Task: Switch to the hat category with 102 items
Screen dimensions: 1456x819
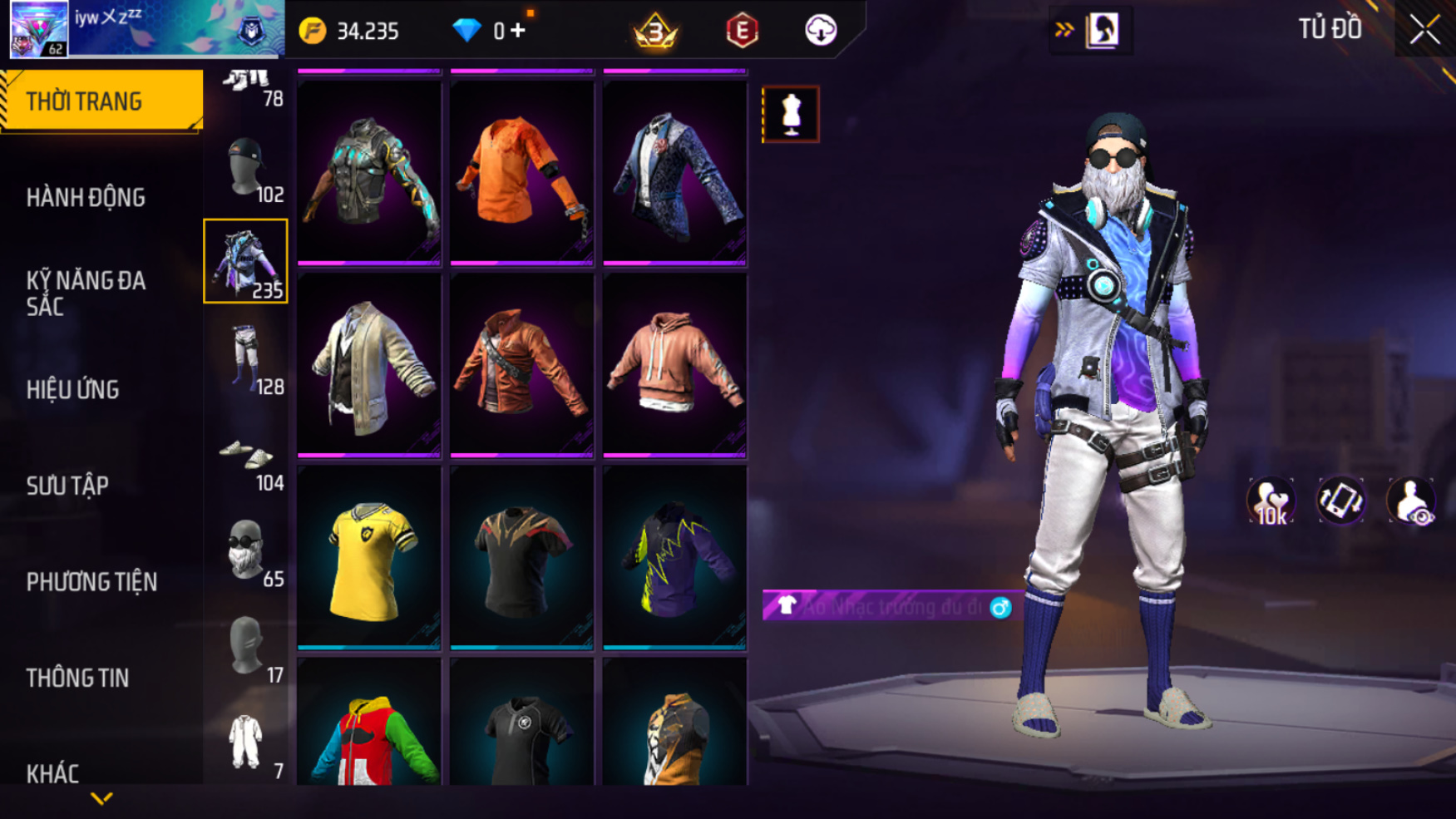Action: 246,170
